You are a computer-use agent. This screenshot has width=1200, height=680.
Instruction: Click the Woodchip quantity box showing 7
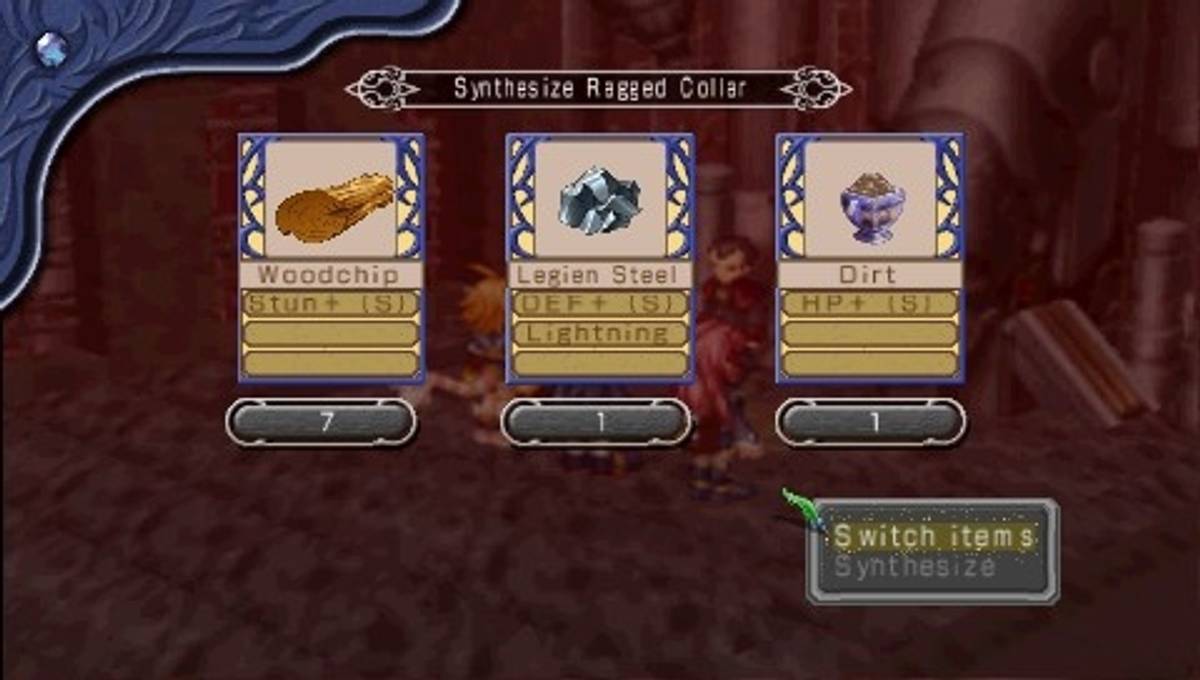322,422
